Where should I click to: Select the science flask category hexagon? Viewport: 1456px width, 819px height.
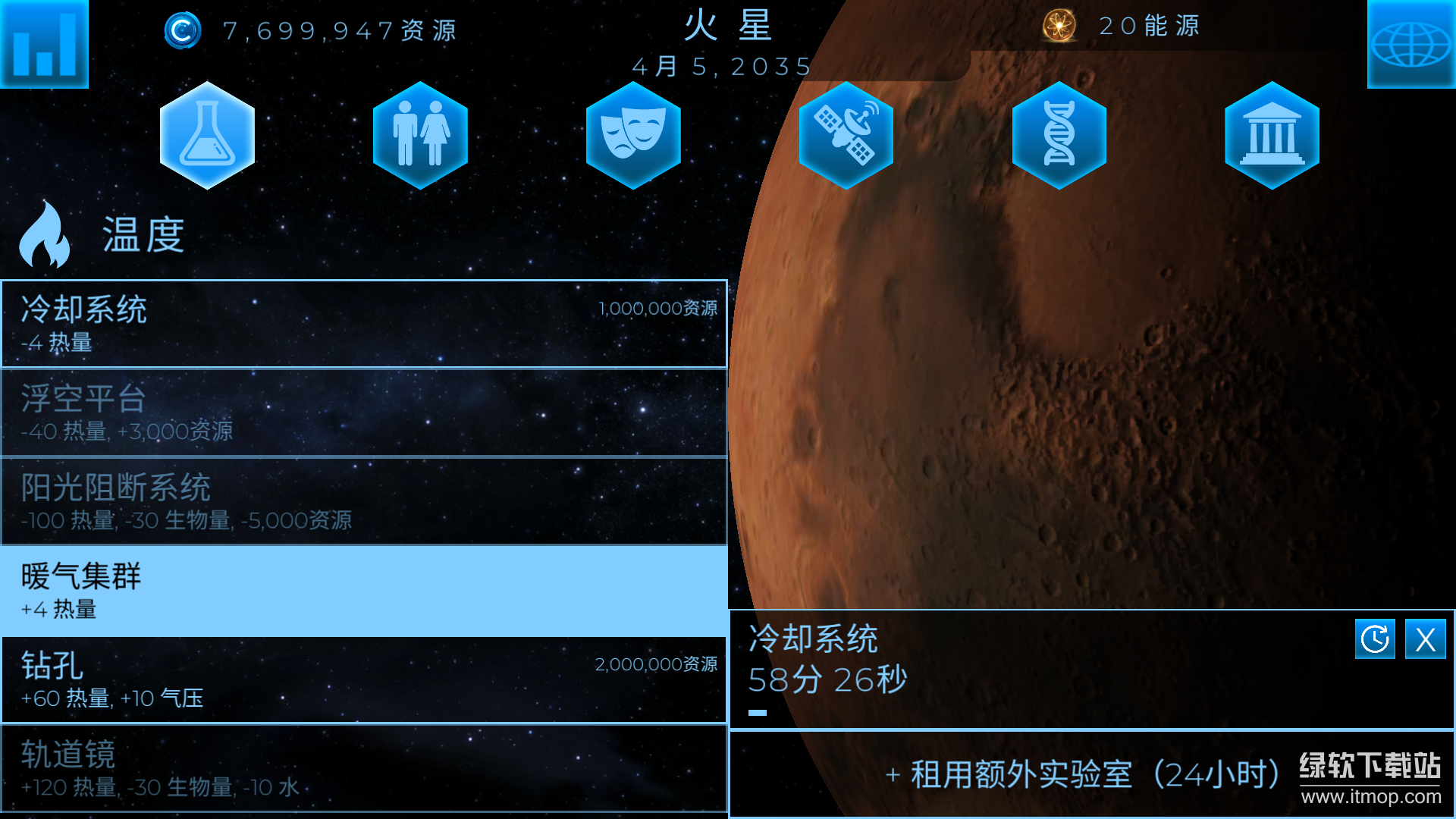point(207,135)
